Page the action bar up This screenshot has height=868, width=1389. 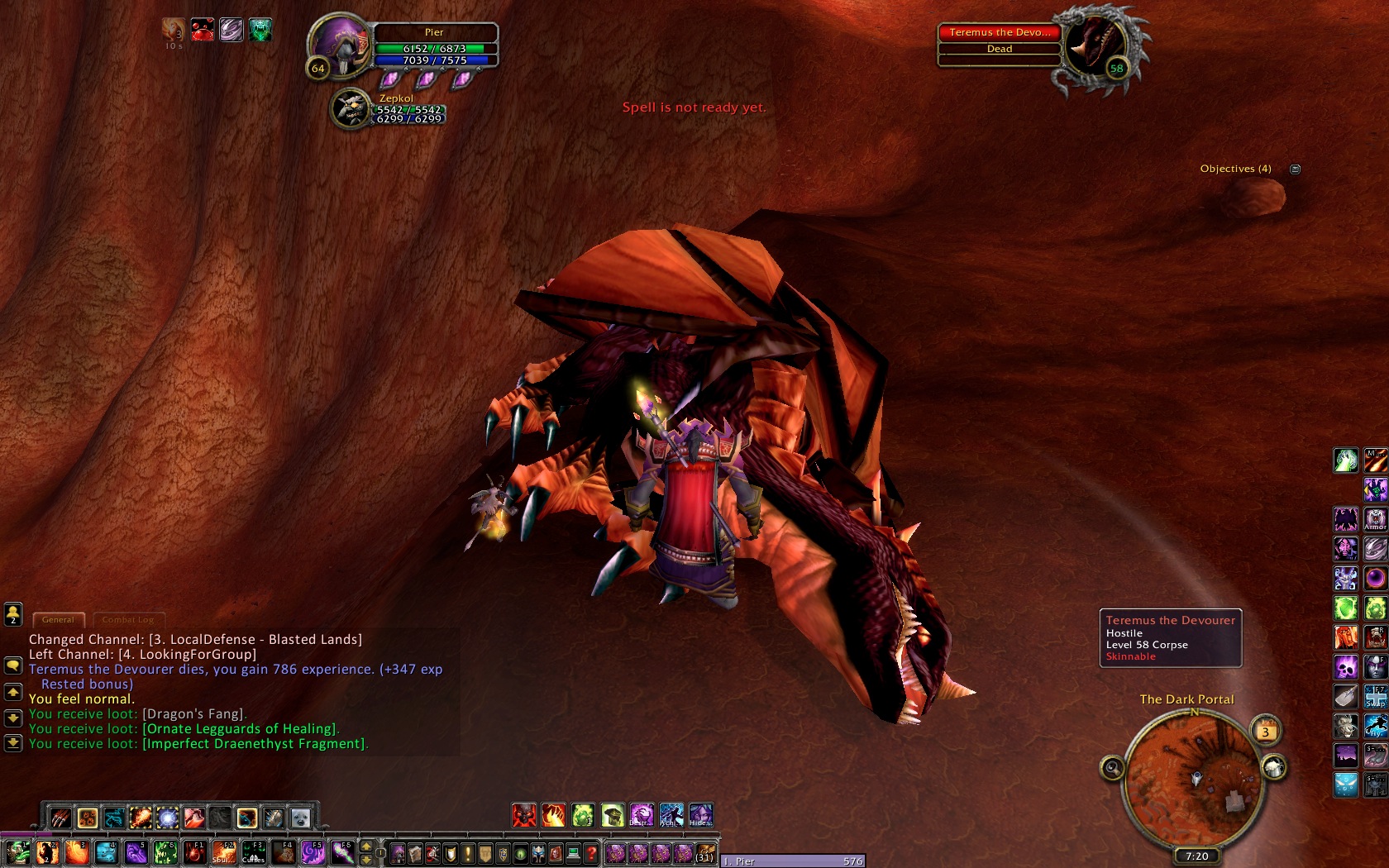pos(366,847)
